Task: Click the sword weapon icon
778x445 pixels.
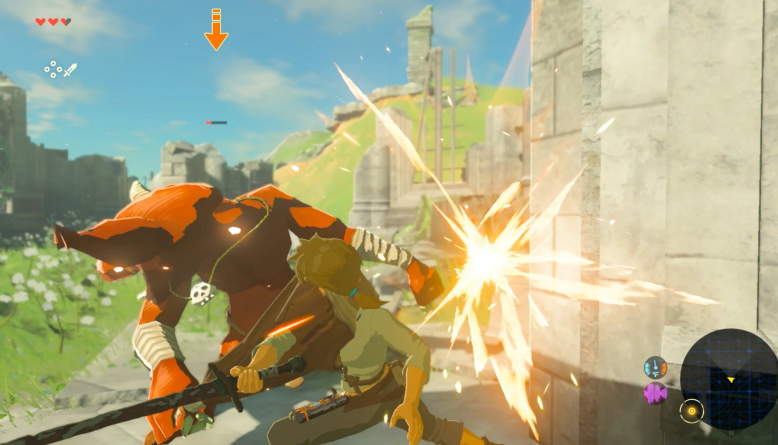Action: [x=69, y=70]
